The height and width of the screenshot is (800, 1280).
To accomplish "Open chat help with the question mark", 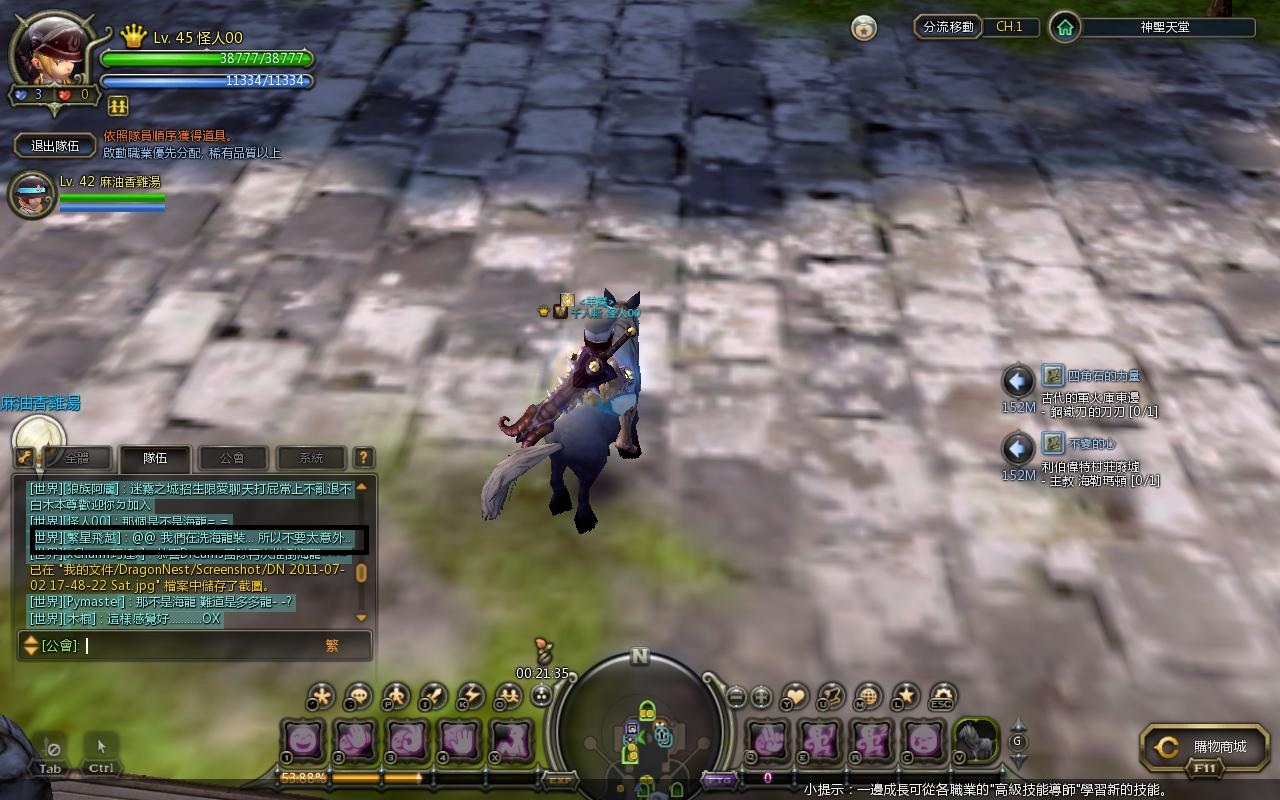I will [x=364, y=457].
